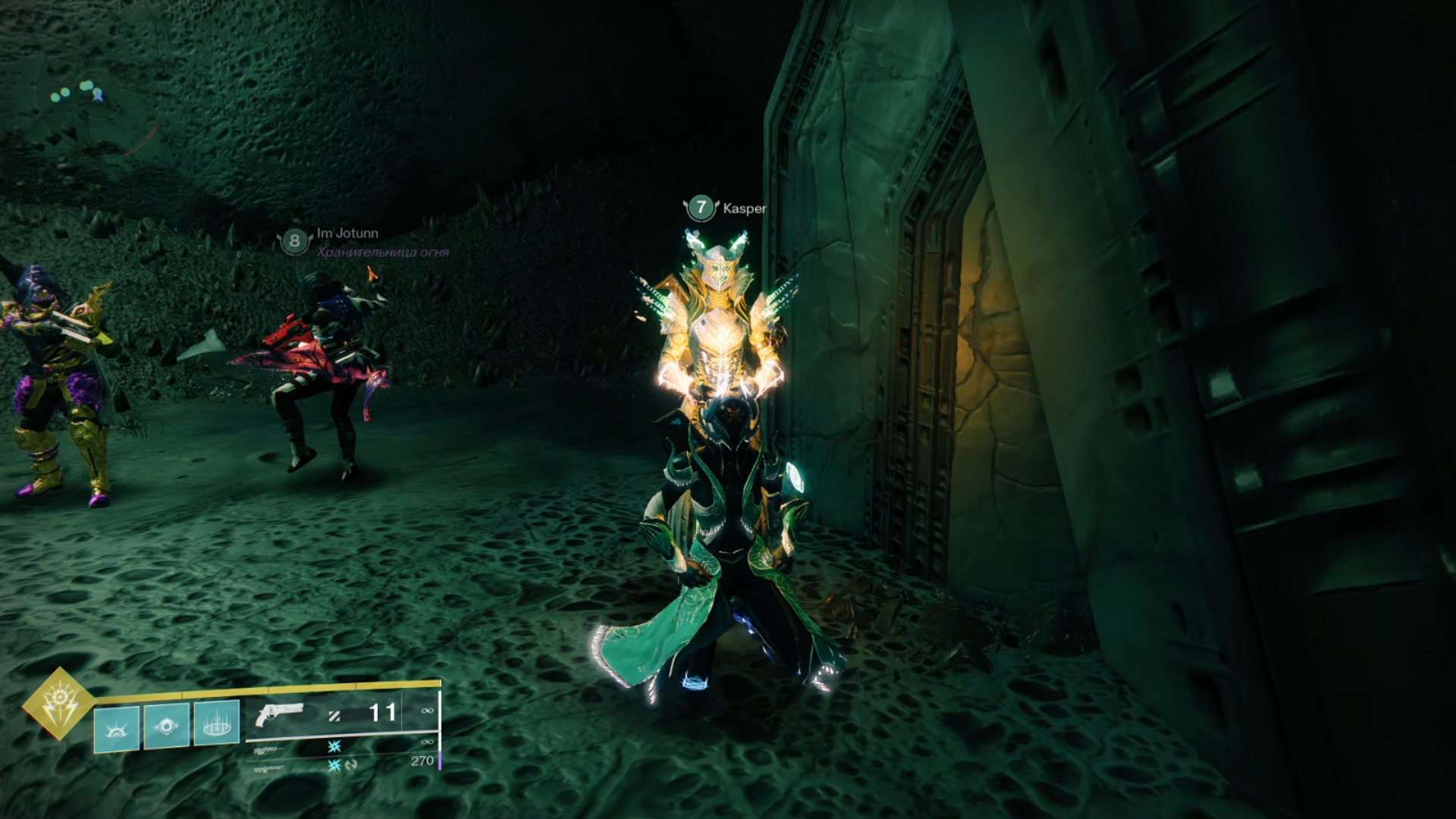Select the equipped hand cannon weapon icon
The height and width of the screenshot is (819, 1456).
pyautogui.click(x=279, y=714)
